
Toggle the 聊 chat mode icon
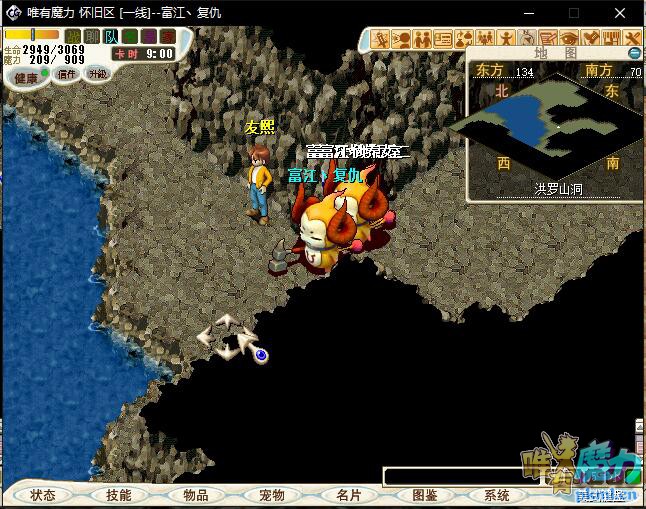(91, 37)
